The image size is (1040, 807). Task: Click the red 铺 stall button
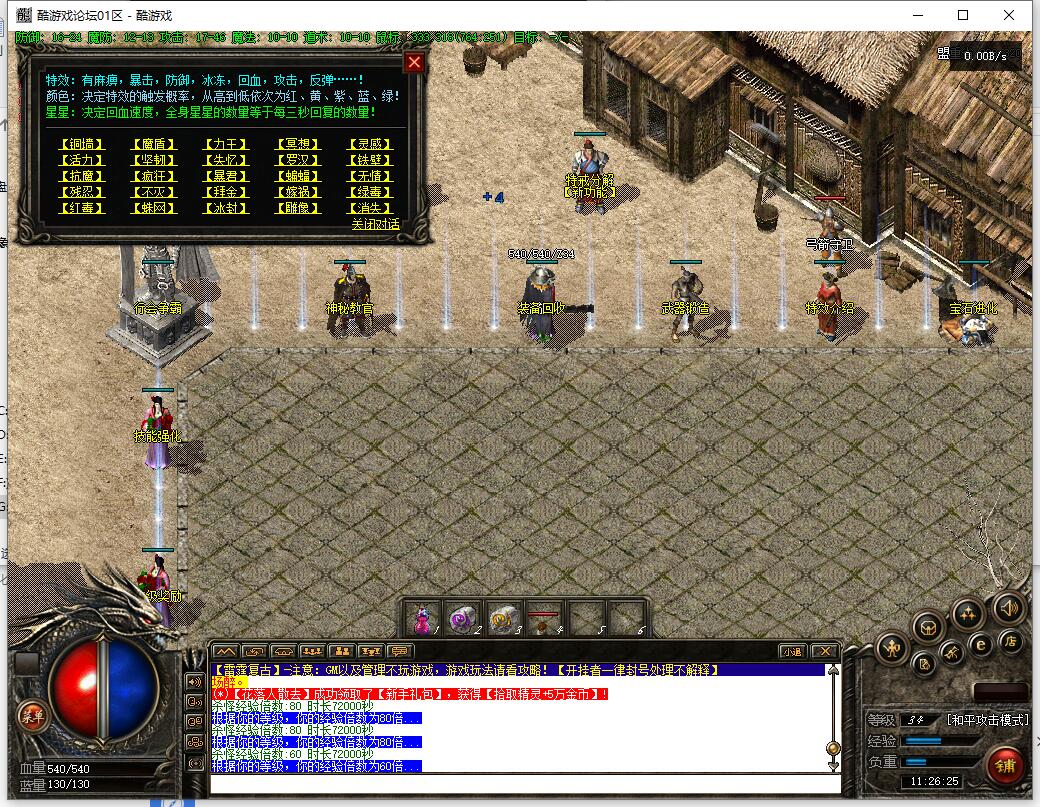[x=1005, y=767]
